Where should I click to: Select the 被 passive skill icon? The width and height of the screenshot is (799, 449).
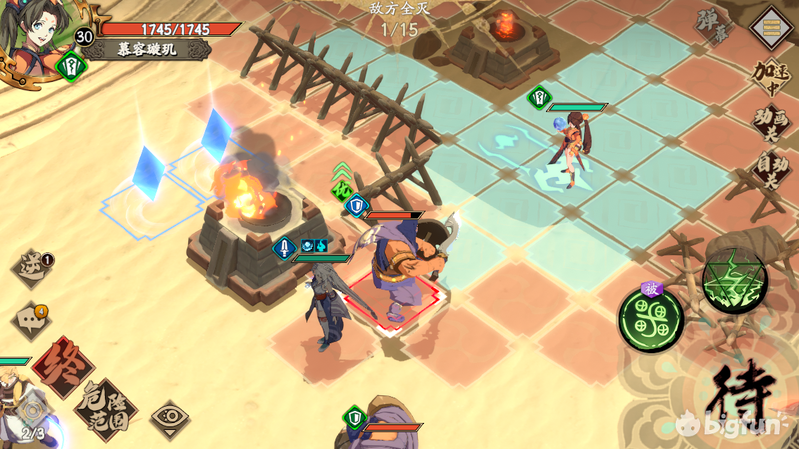(x=651, y=319)
